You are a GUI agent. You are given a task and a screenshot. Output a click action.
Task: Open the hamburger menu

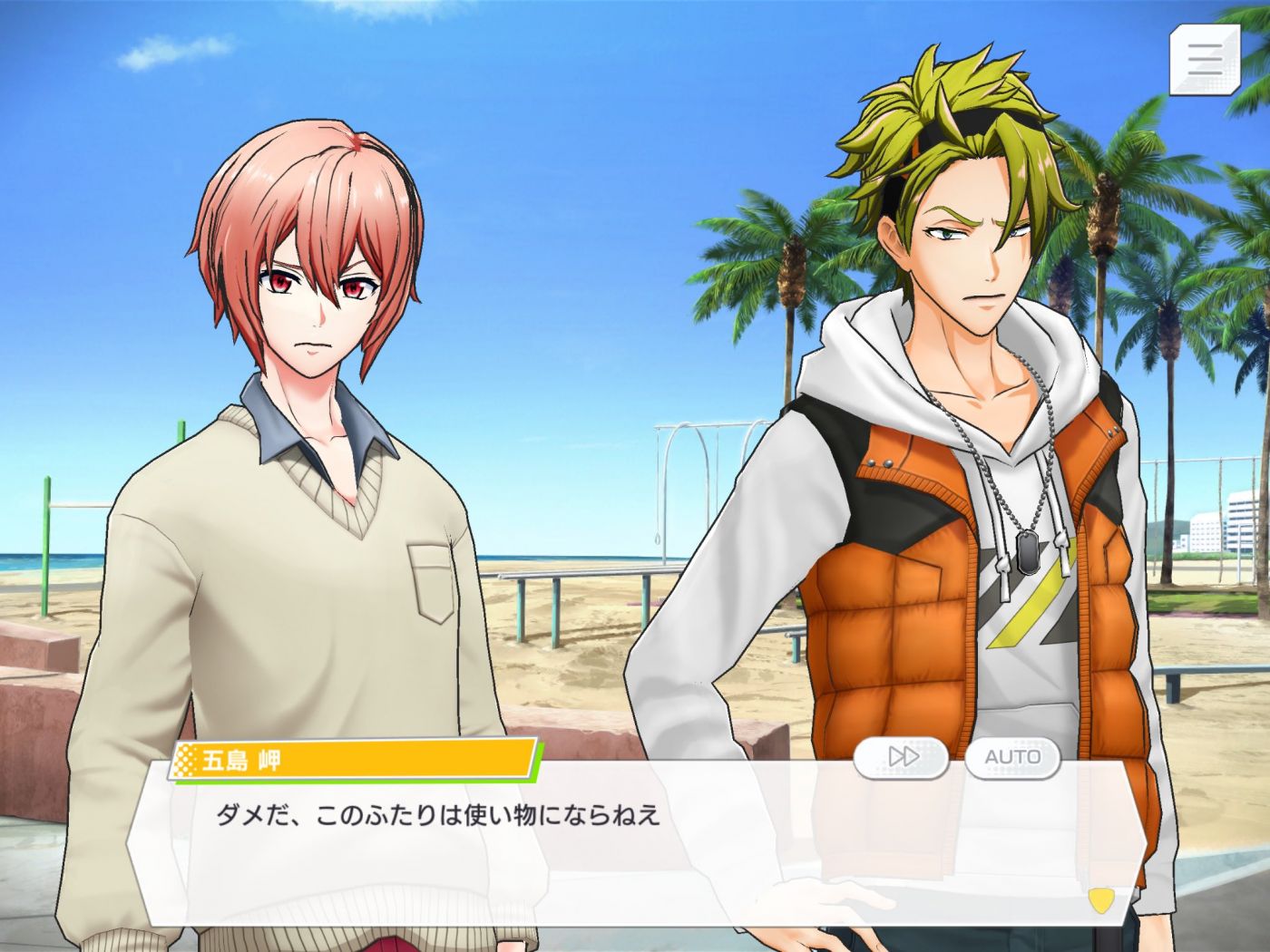point(1206,58)
